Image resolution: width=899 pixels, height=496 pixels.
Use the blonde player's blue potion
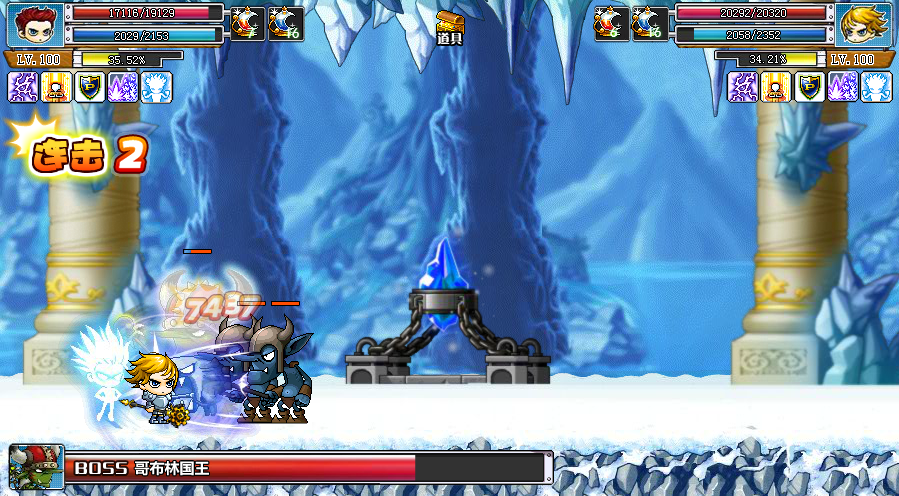650,22
